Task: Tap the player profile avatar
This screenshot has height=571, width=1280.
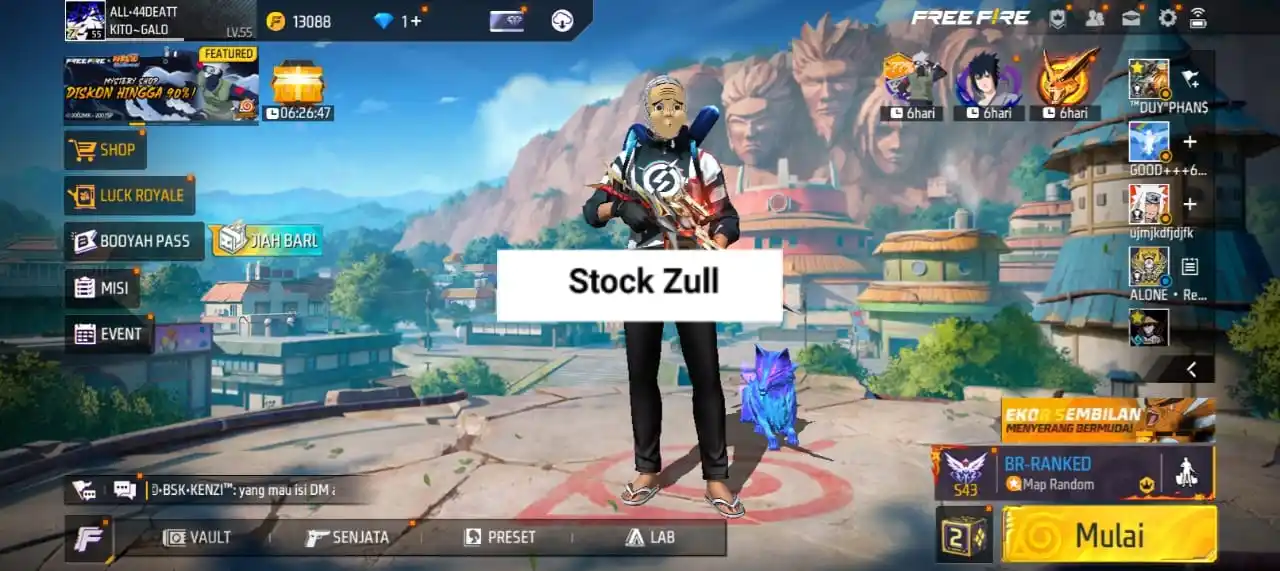Action: tap(85, 20)
